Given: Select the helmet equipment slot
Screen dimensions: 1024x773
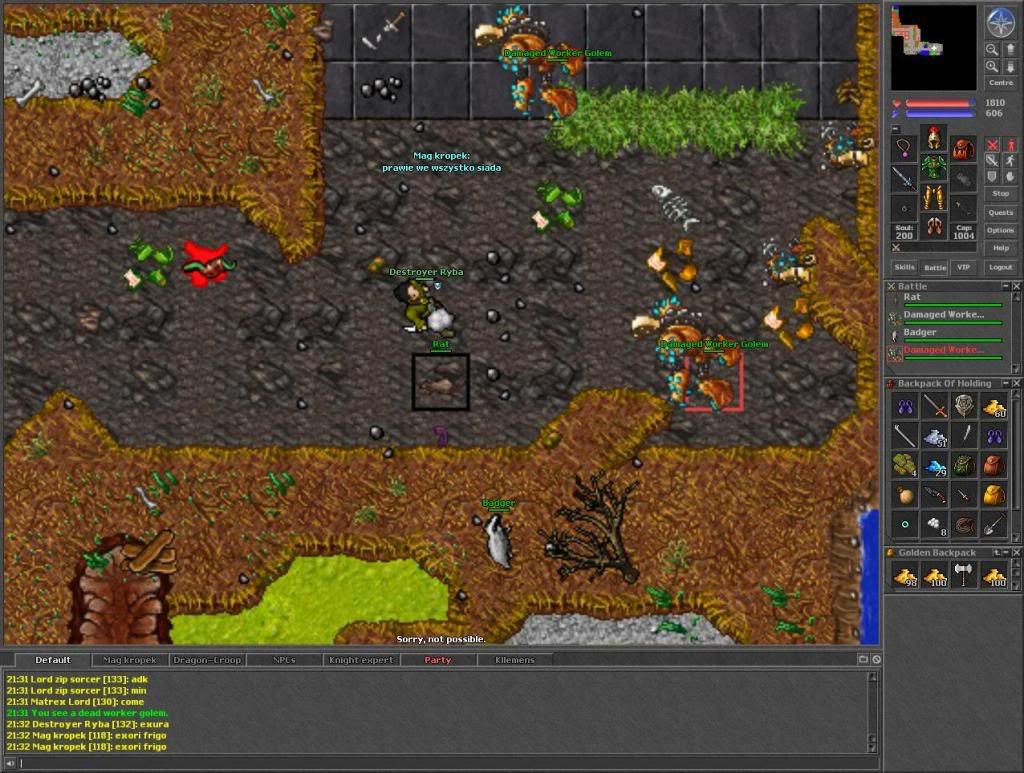Looking at the screenshot, I should (x=934, y=138).
